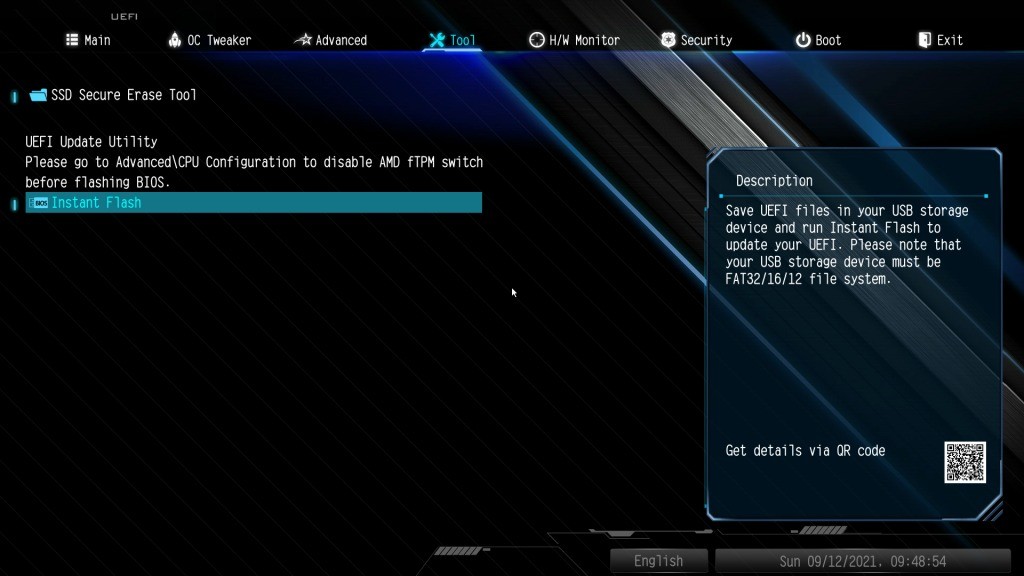Switch to the Security tab

tap(696, 40)
